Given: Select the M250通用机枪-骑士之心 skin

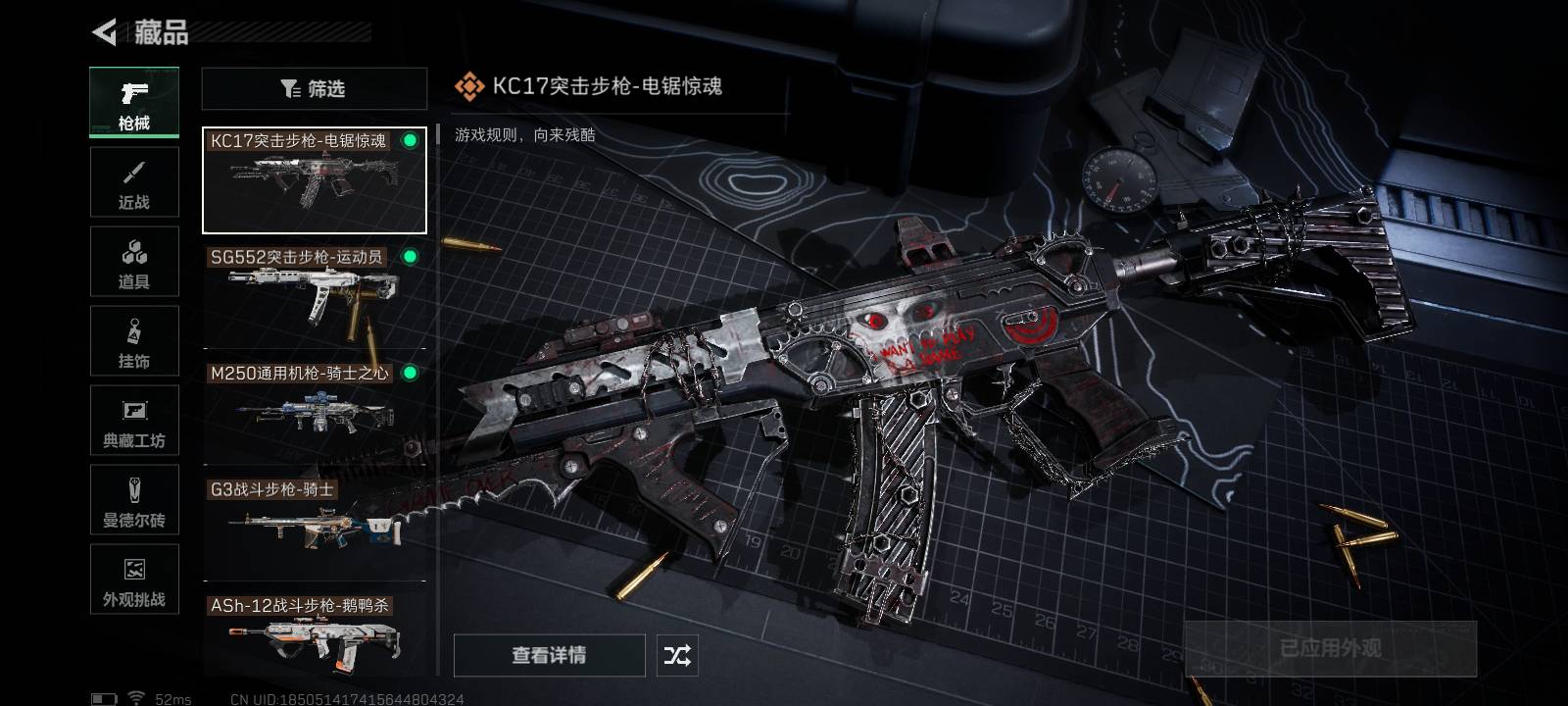Looking at the screenshot, I should coord(314,407).
